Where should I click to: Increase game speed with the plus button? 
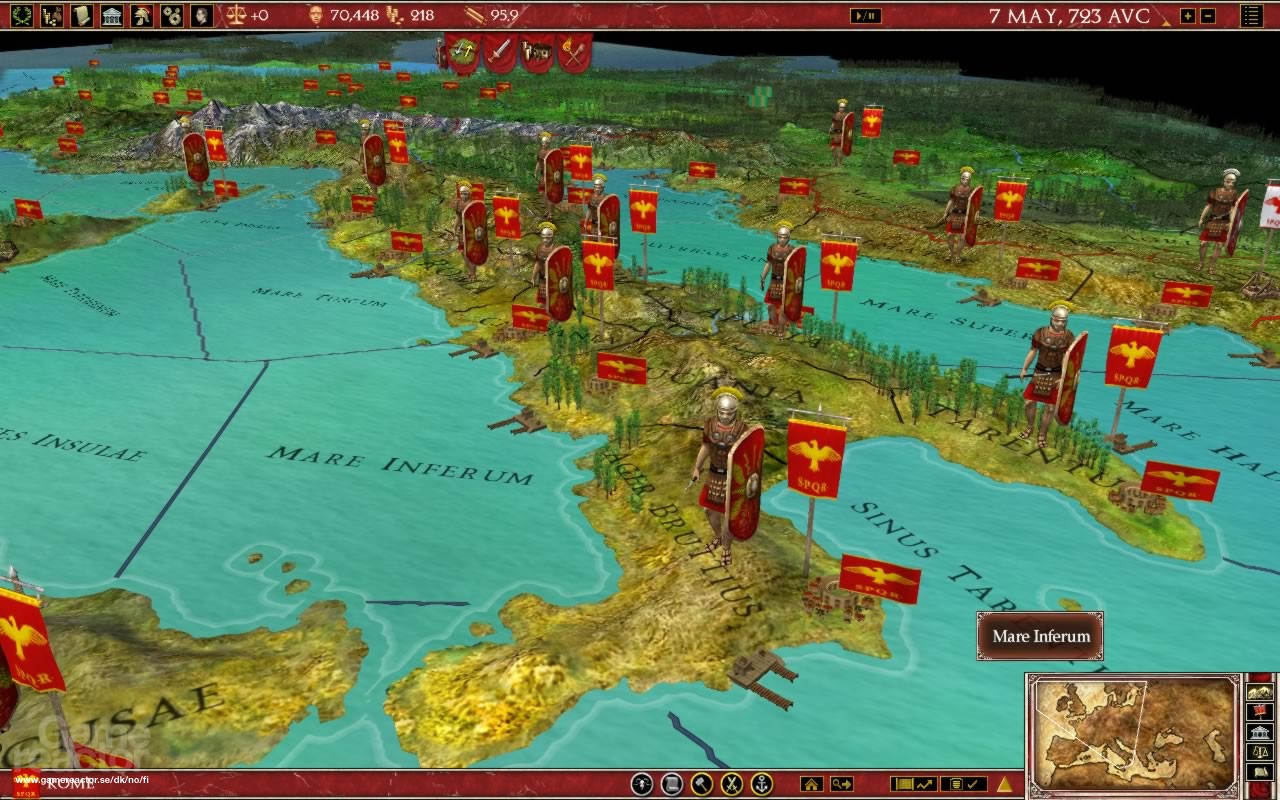pos(1188,16)
